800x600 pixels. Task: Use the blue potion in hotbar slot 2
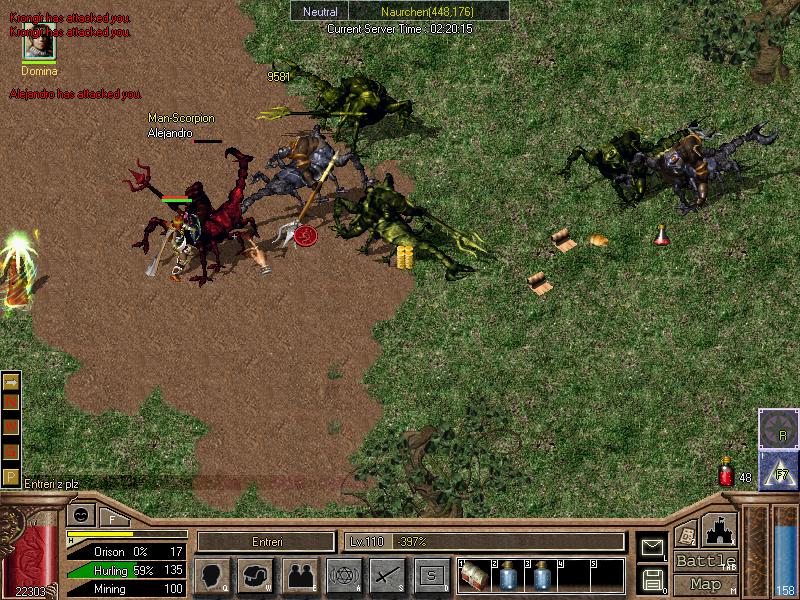coord(507,576)
